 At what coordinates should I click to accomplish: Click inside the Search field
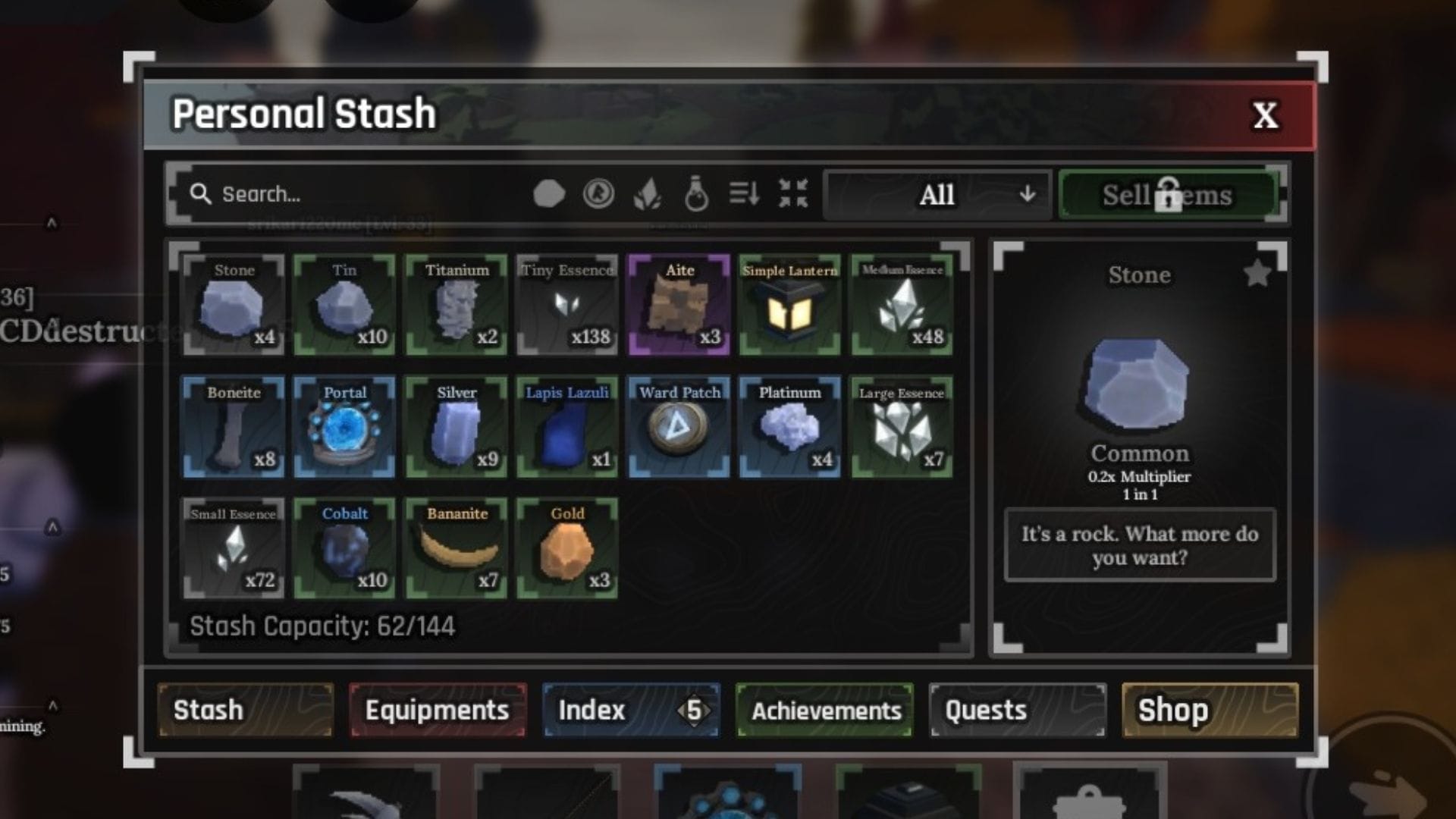303,194
